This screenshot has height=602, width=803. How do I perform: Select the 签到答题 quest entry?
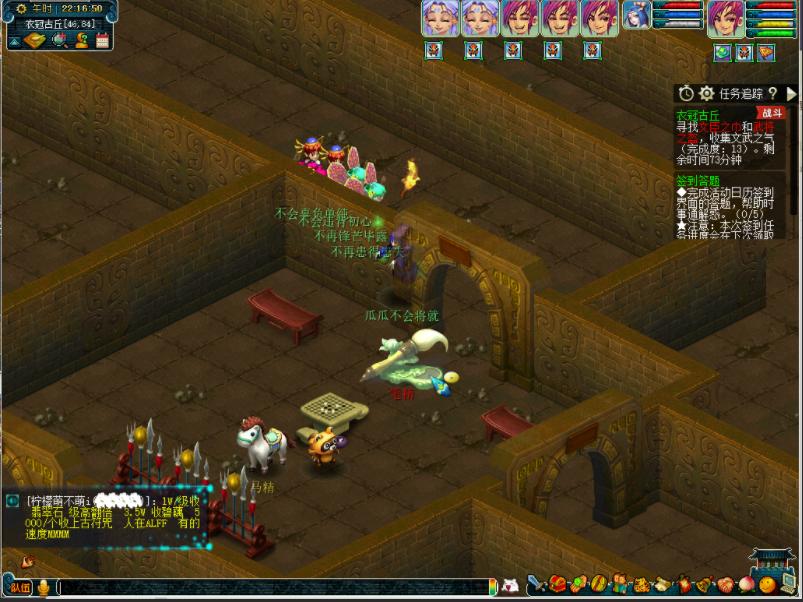click(697, 180)
